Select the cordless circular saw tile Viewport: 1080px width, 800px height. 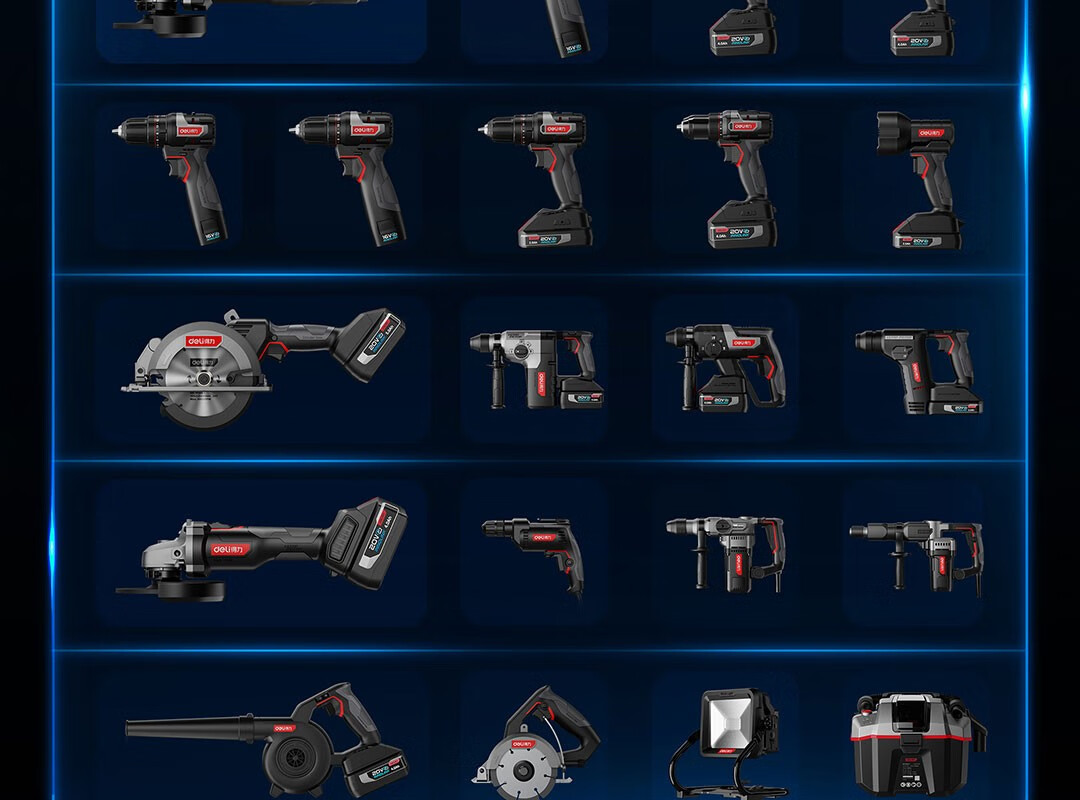(x=264, y=367)
